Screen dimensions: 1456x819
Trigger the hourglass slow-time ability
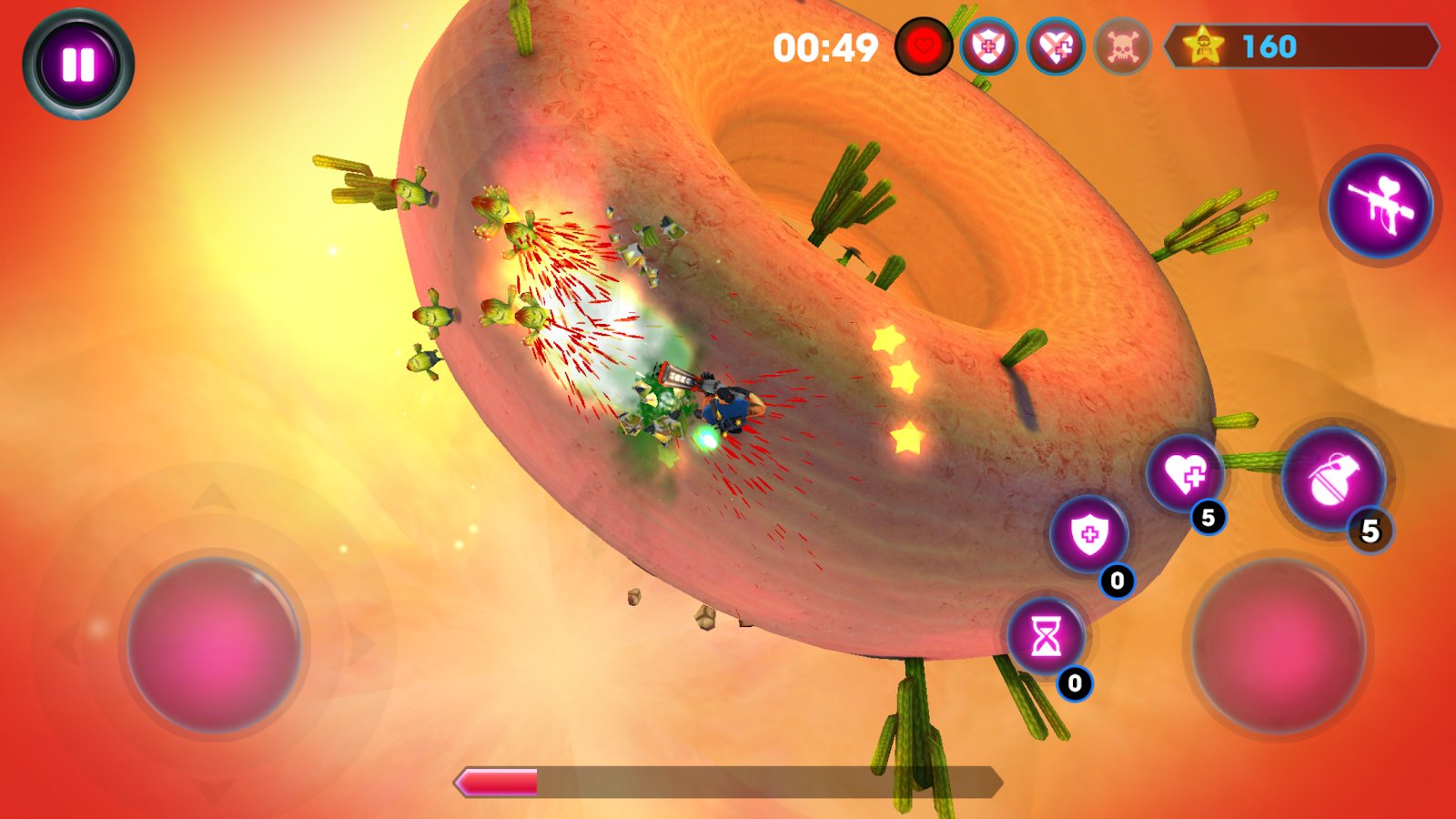tap(1046, 636)
